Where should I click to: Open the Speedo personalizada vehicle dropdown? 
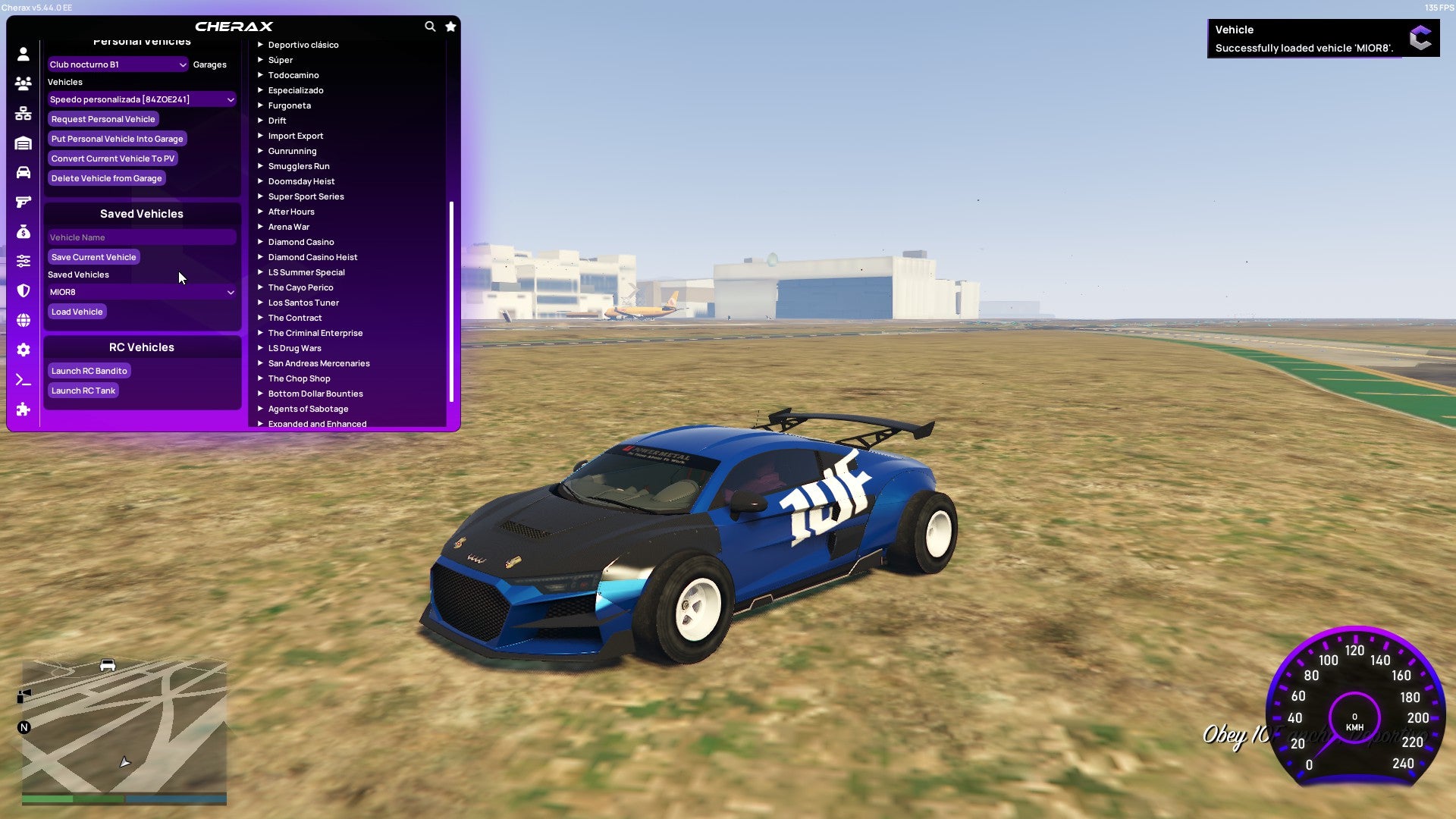click(x=141, y=99)
